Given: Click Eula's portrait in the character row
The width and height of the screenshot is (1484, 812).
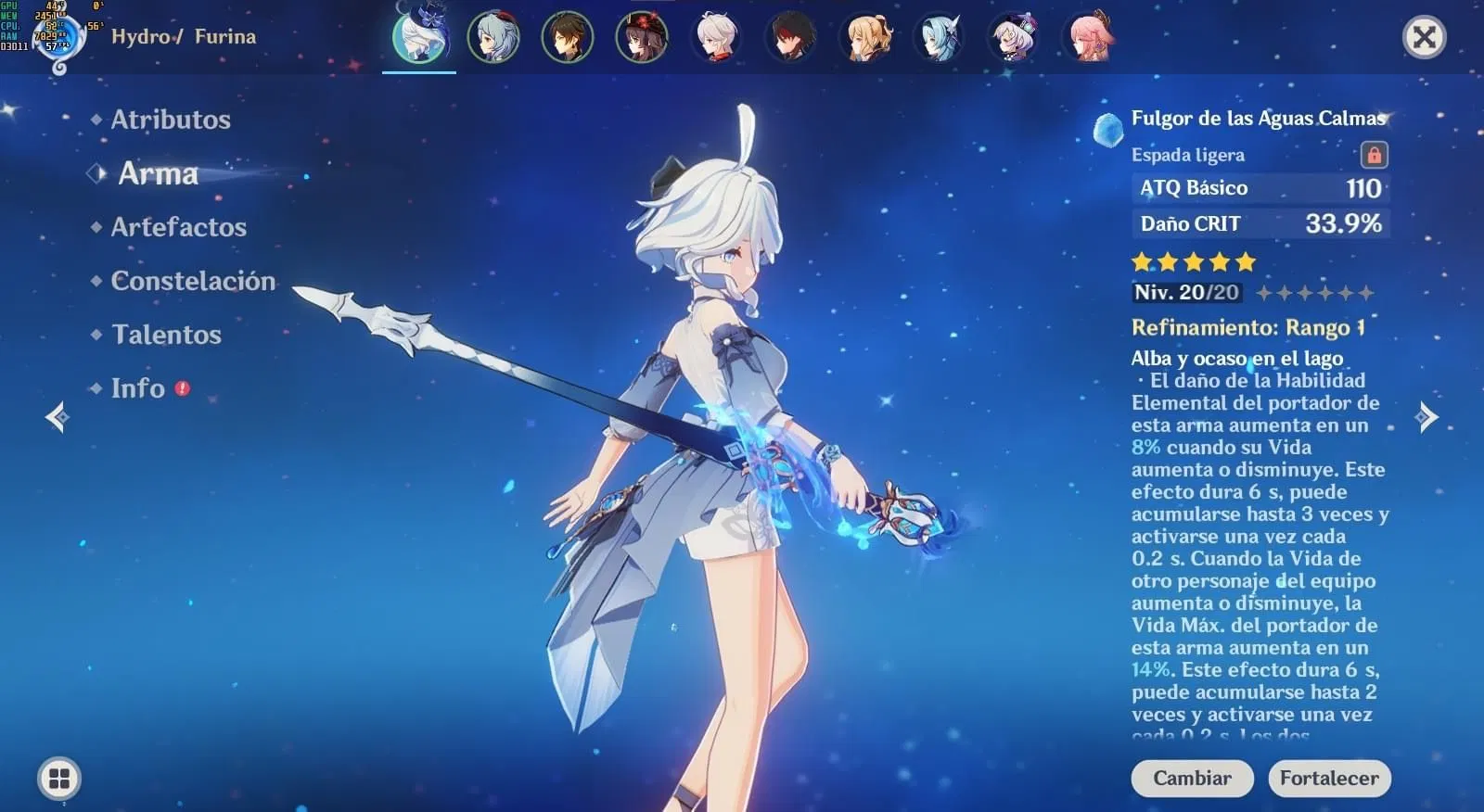Looking at the screenshot, I should (x=939, y=39).
